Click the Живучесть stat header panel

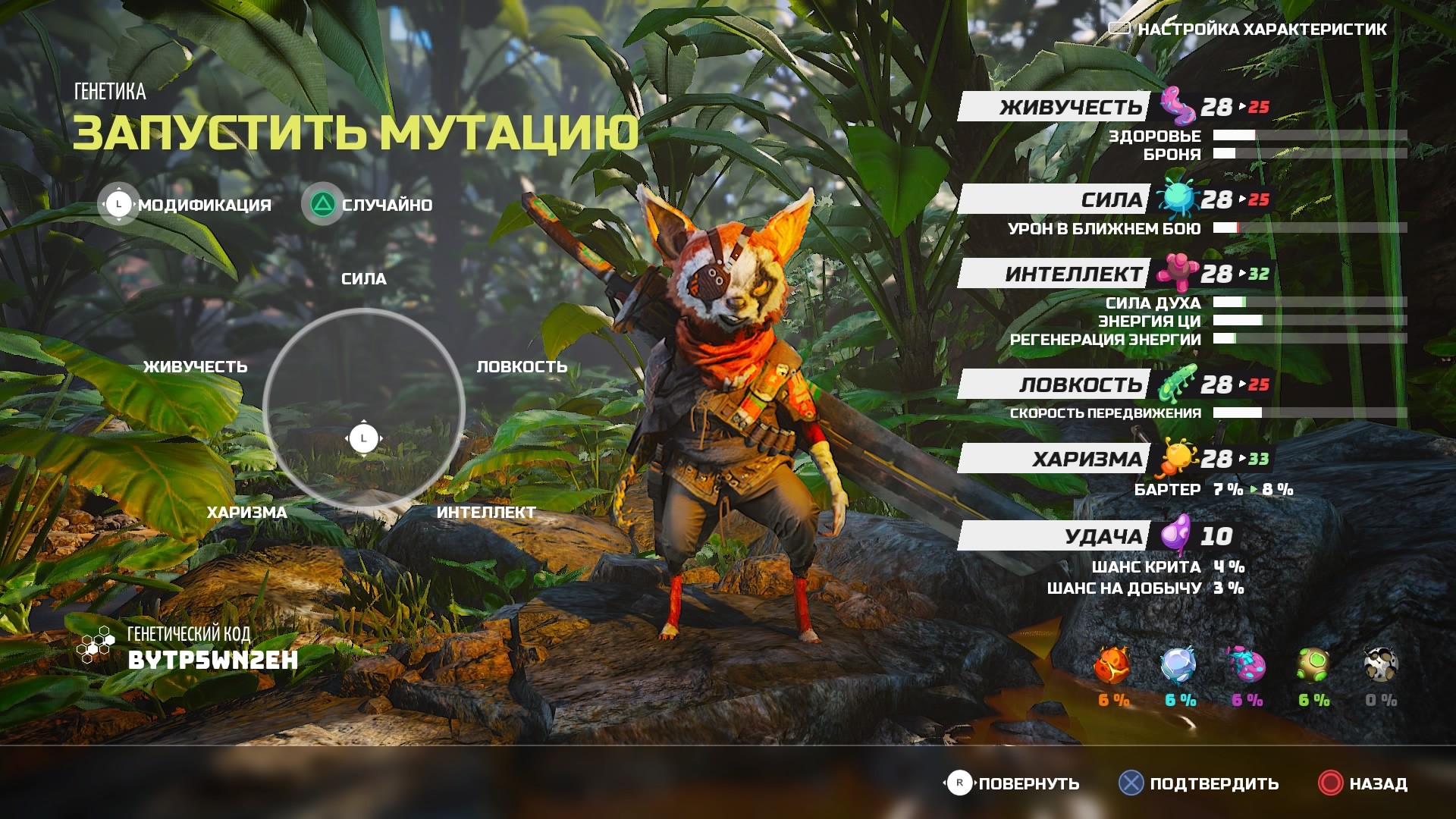(x=1054, y=107)
